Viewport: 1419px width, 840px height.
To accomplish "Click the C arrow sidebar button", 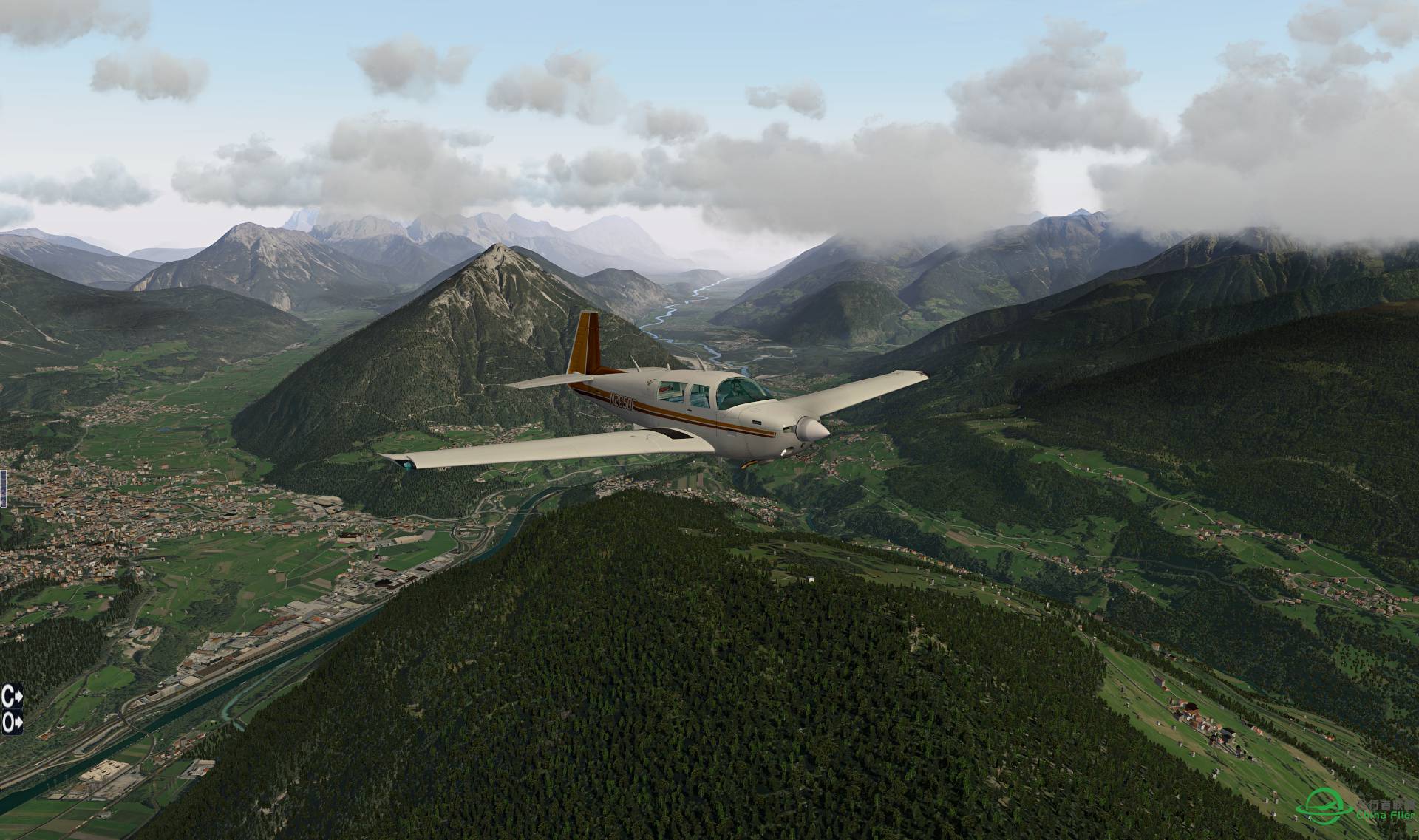I will (12, 695).
